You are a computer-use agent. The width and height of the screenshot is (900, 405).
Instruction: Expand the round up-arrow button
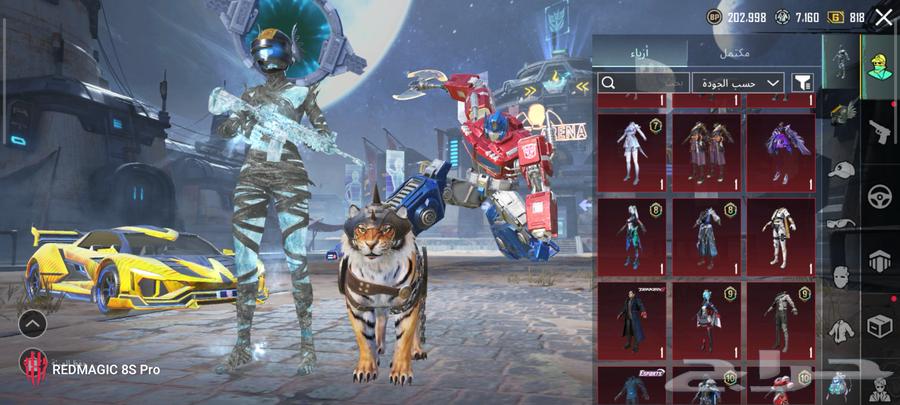[32, 324]
